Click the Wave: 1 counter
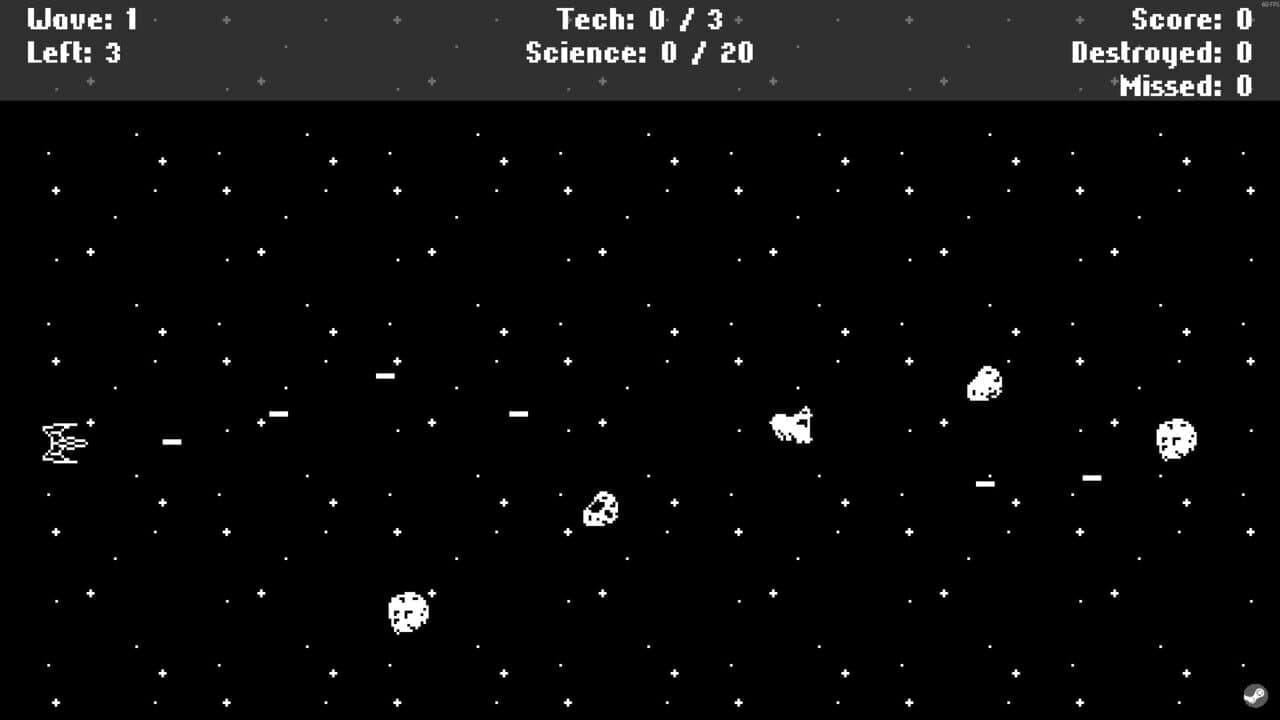This screenshot has width=1280, height=720. (84, 19)
